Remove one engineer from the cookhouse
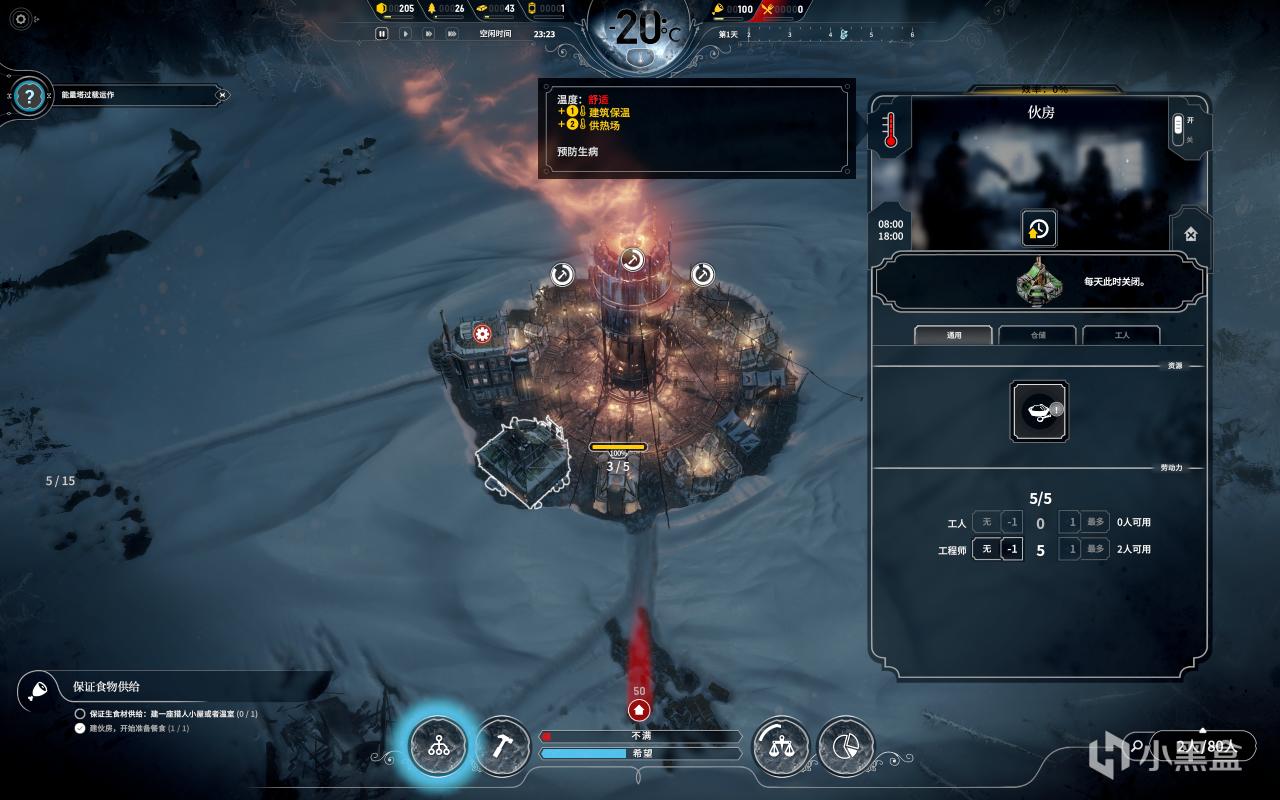The image size is (1280, 800). pyautogui.click(x=1012, y=549)
